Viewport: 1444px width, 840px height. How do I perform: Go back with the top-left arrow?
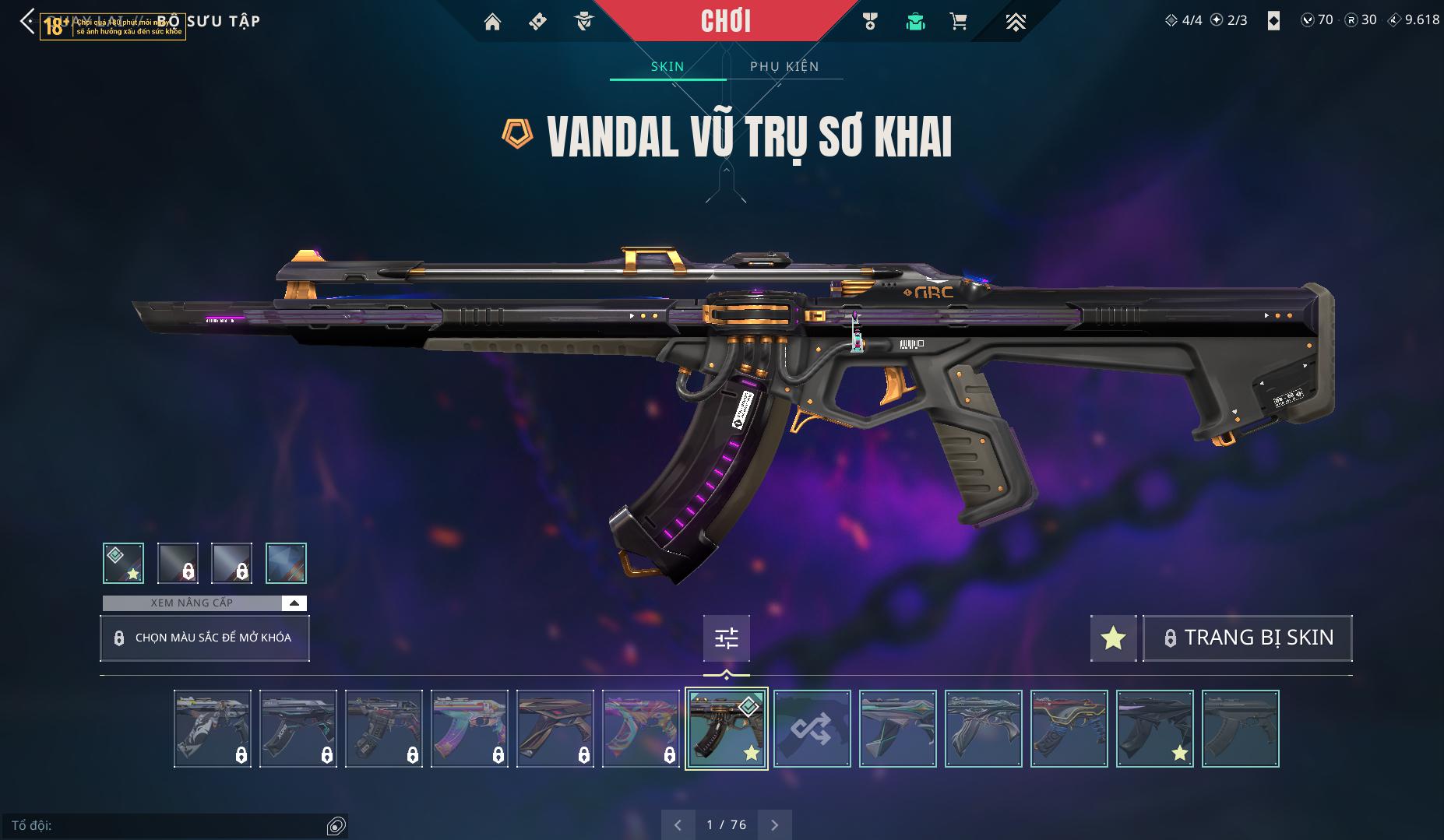click(x=27, y=21)
